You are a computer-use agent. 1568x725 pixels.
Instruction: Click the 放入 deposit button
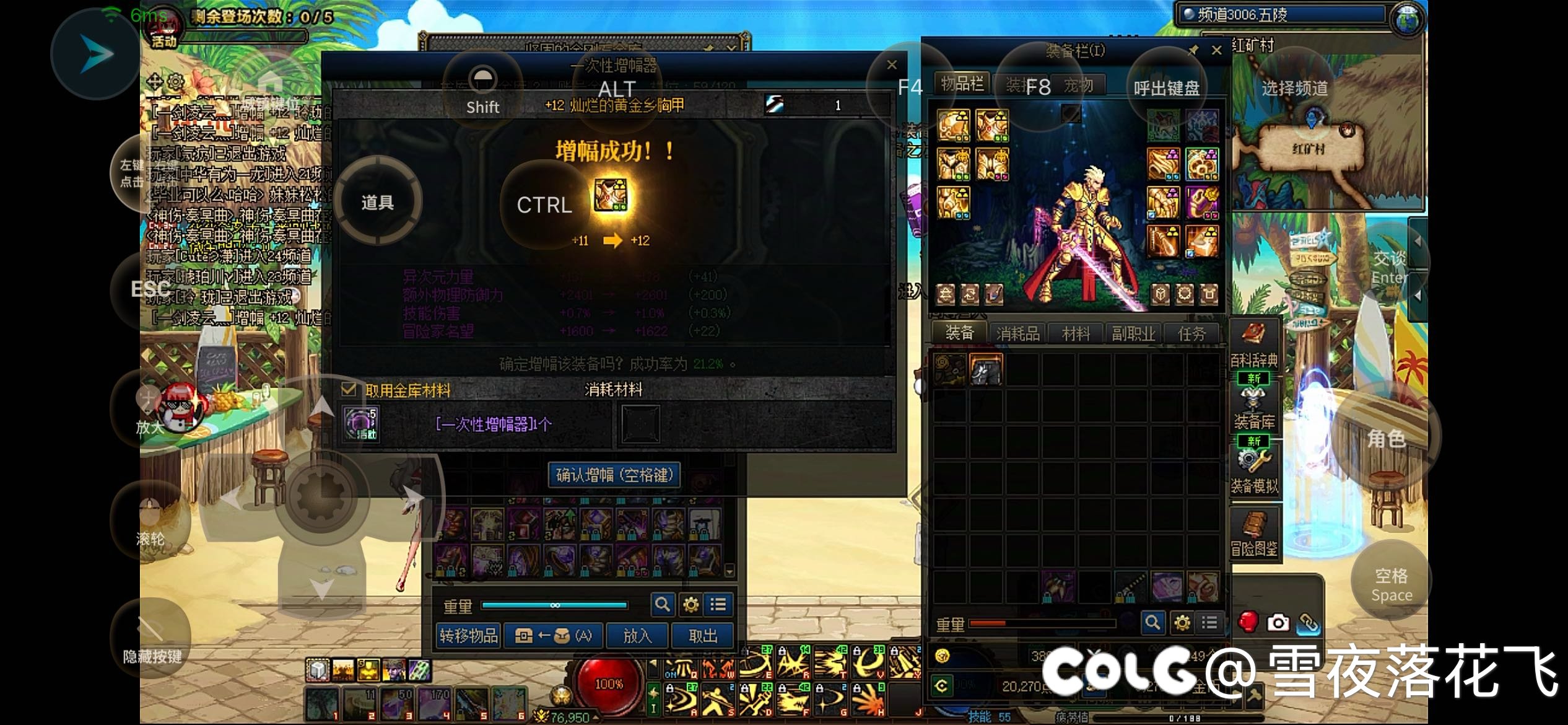637,636
